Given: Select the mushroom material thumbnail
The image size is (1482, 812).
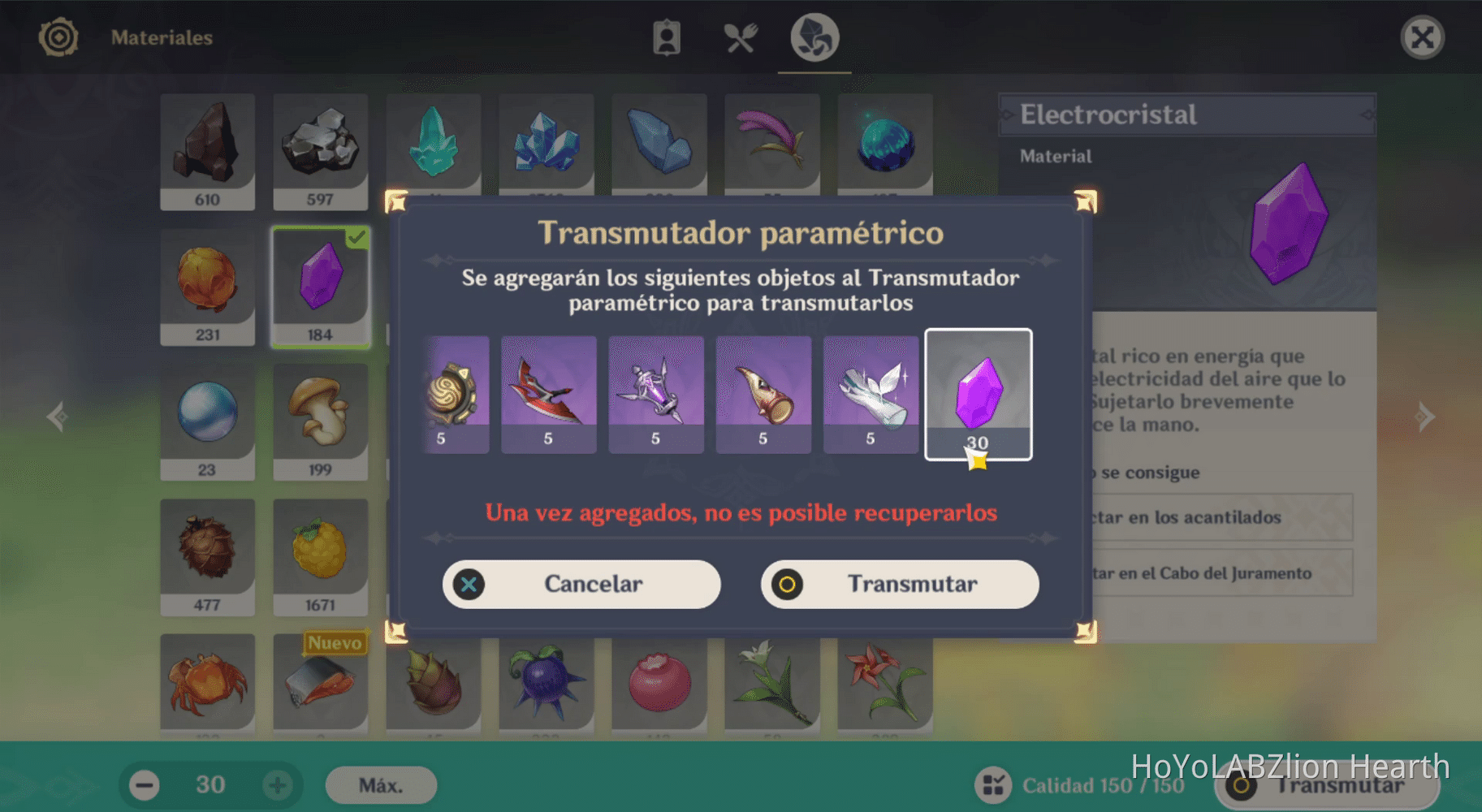Looking at the screenshot, I should click(321, 418).
